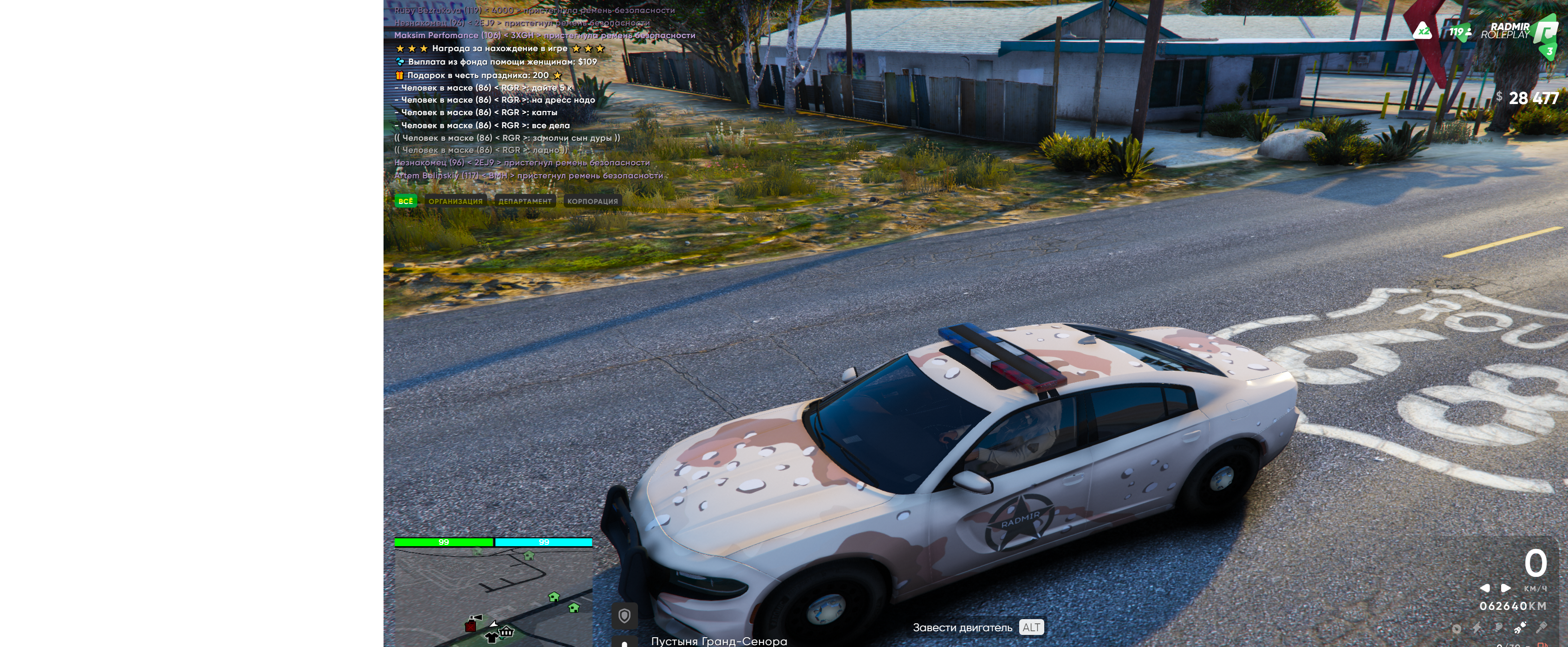
Task: Open the 119 players online badge
Action: tap(1460, 32)
